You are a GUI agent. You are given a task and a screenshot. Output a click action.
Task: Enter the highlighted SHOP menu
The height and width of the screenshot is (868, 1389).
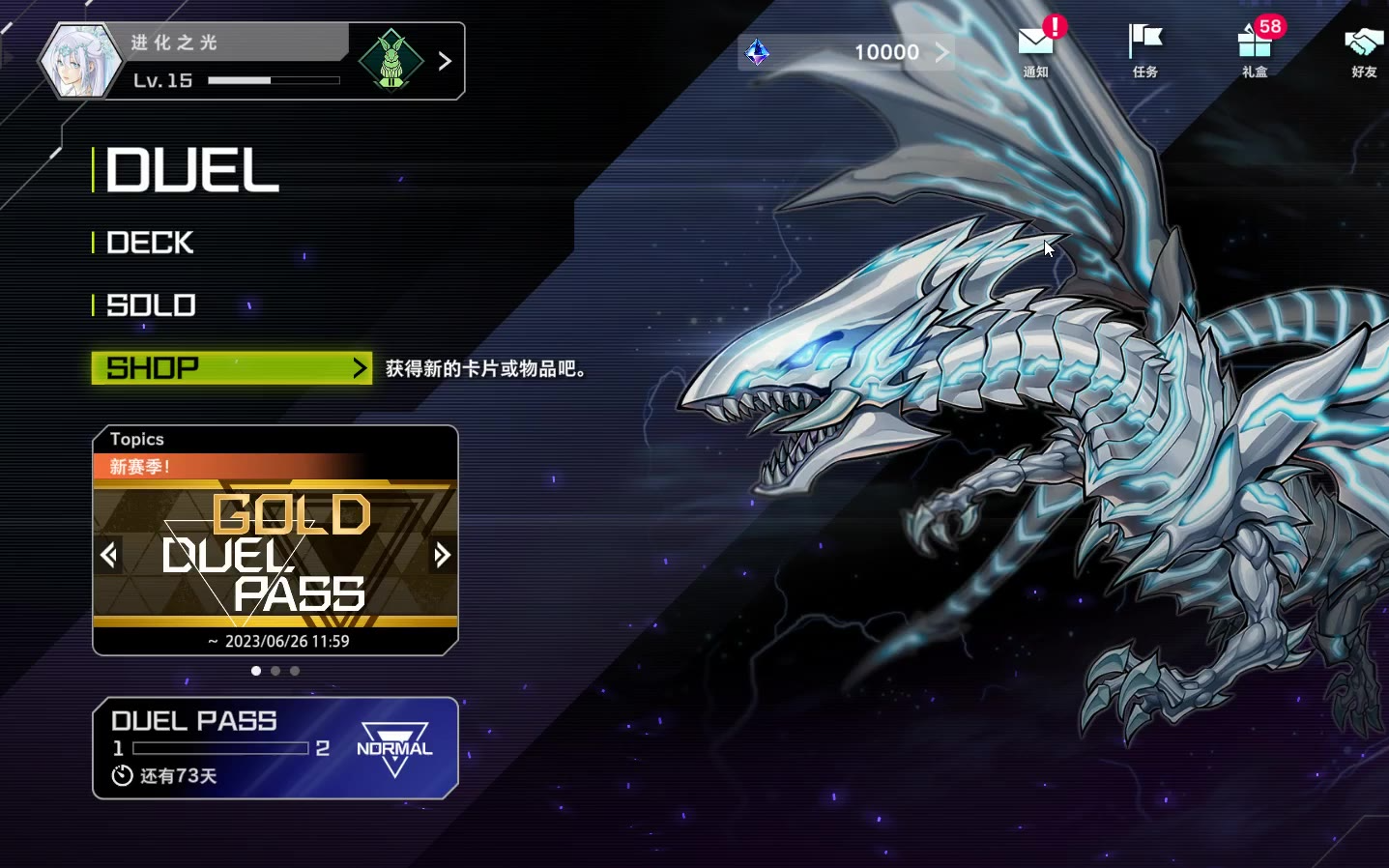point(231,368)
